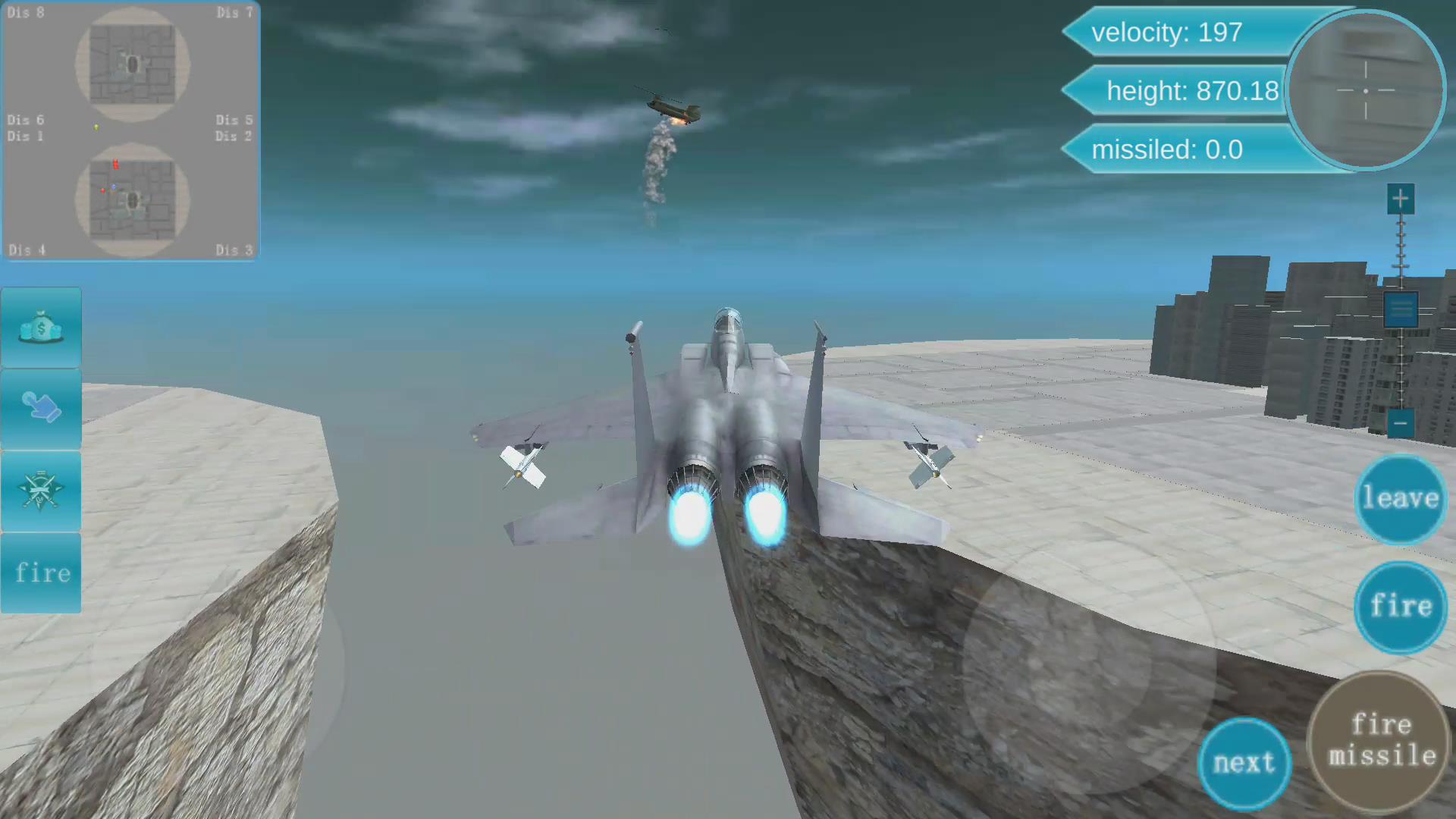Select the Dis 8 label
Image resolution: width=1456 pixels, height=819 pixels.
click(25, 12)
